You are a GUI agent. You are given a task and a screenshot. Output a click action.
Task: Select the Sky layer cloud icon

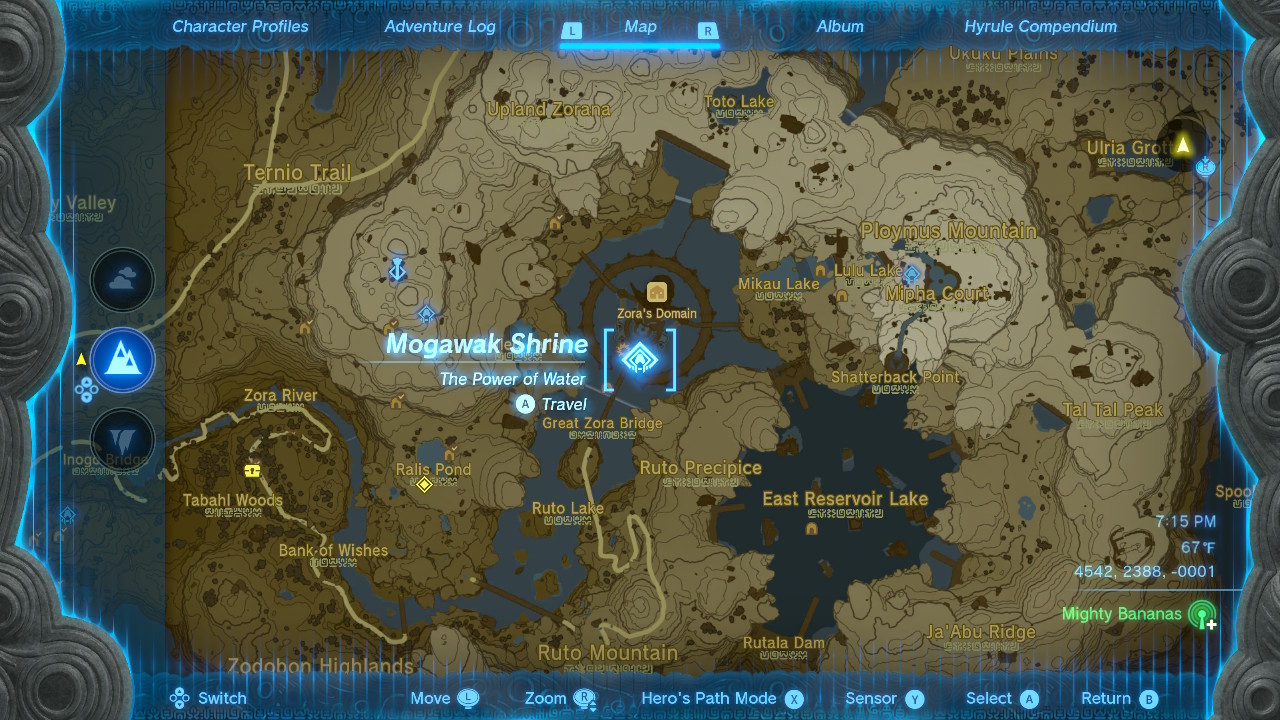[122, 280]
